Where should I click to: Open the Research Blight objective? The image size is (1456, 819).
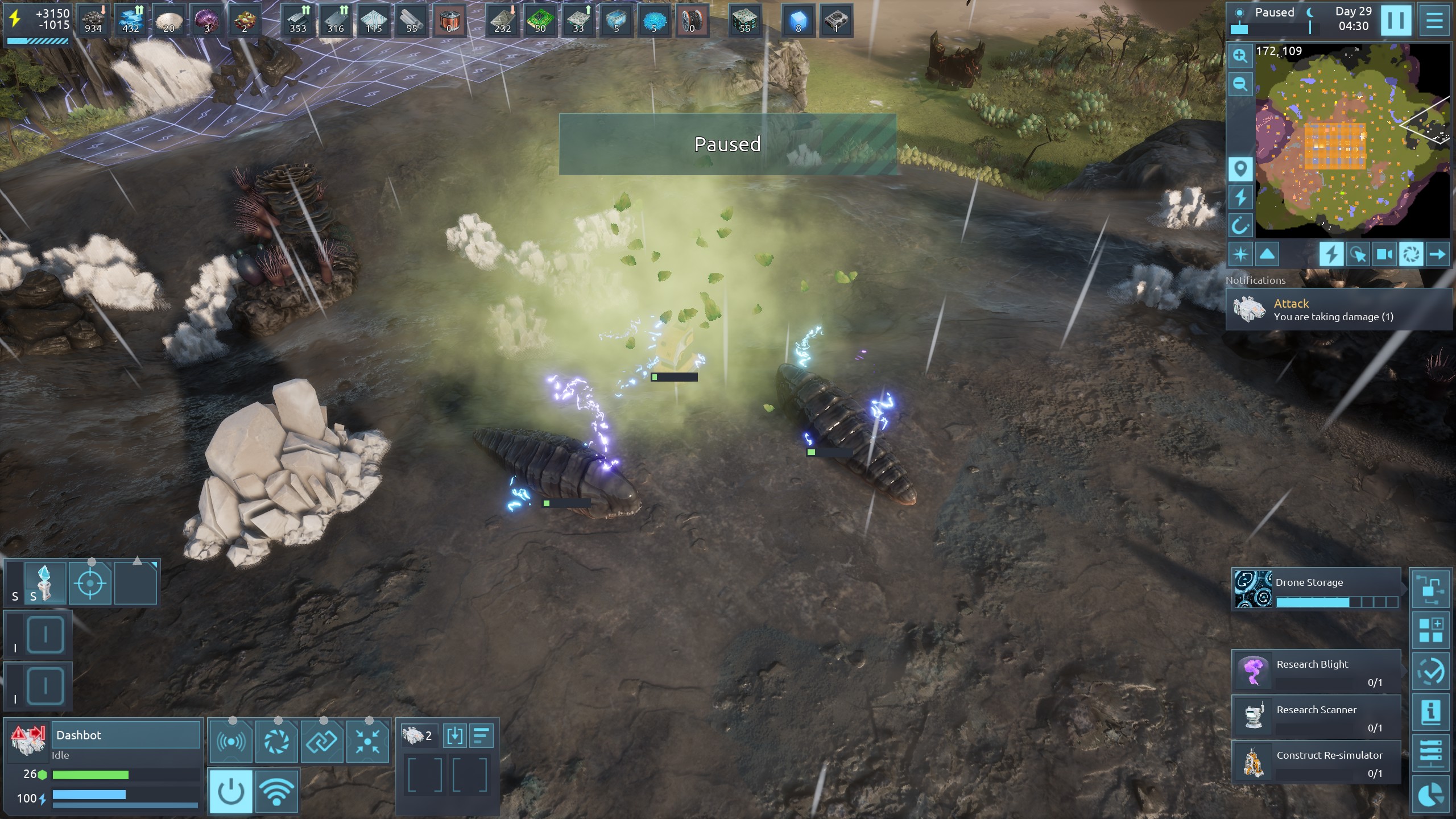[x=1316, y=672]
